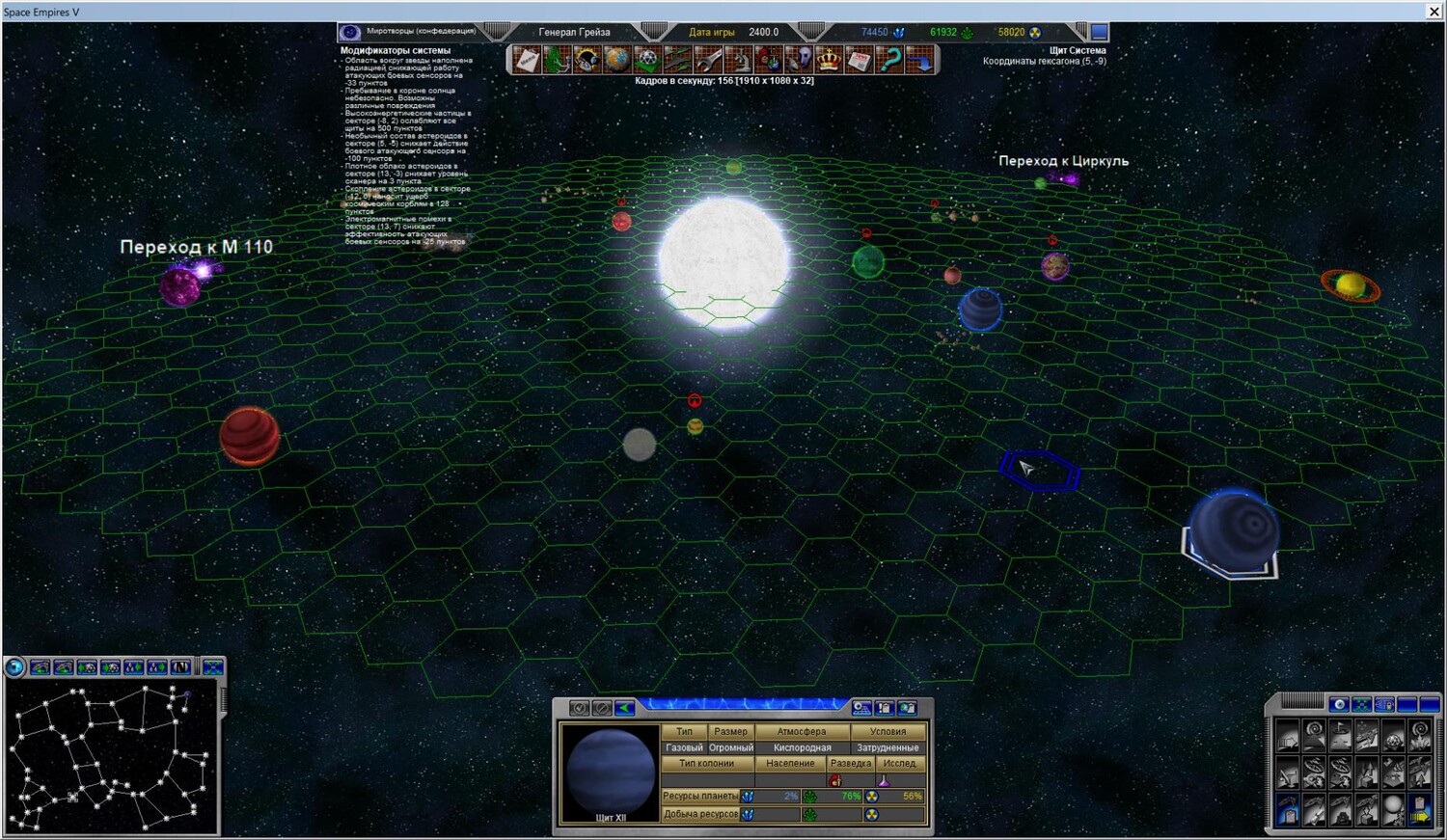Viewport: 1447px width, 840px height.
Task: Click the blue square button at top right
Action: tap(1099, 32)
